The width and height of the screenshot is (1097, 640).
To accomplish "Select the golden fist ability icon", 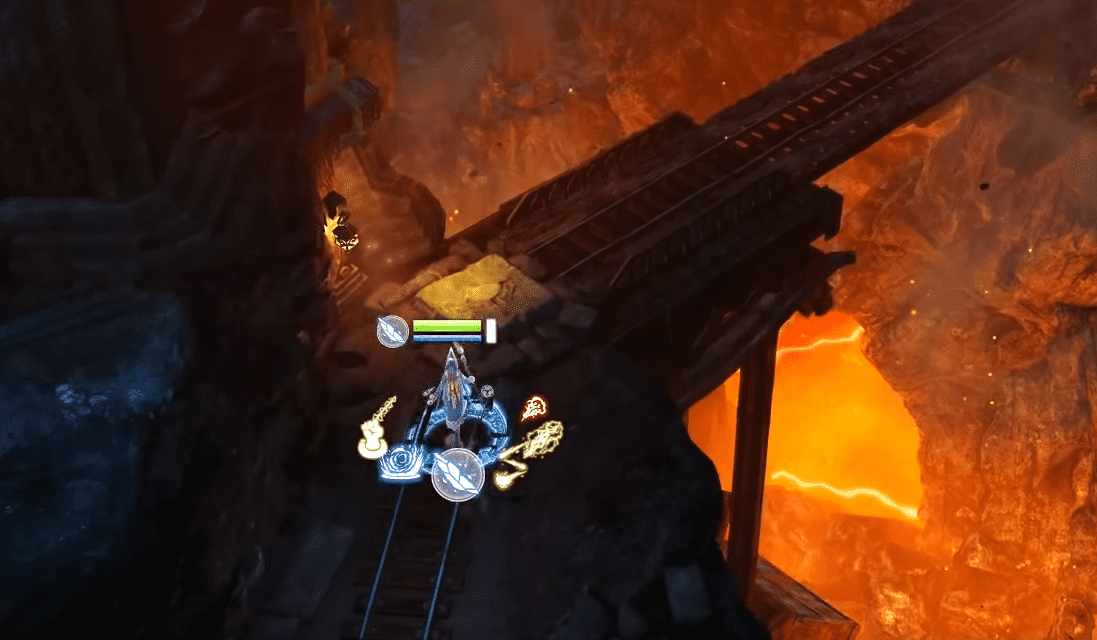I will [x=375, y=431].
